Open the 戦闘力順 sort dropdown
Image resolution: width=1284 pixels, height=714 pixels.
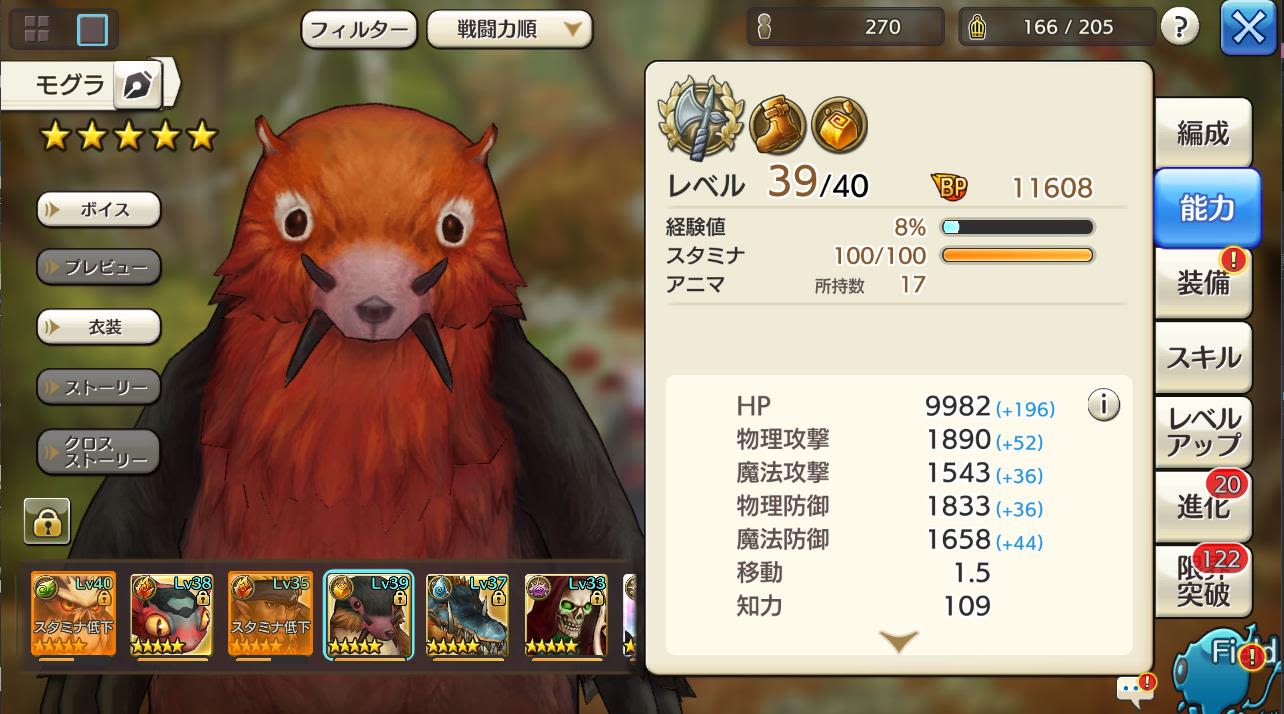509,30
